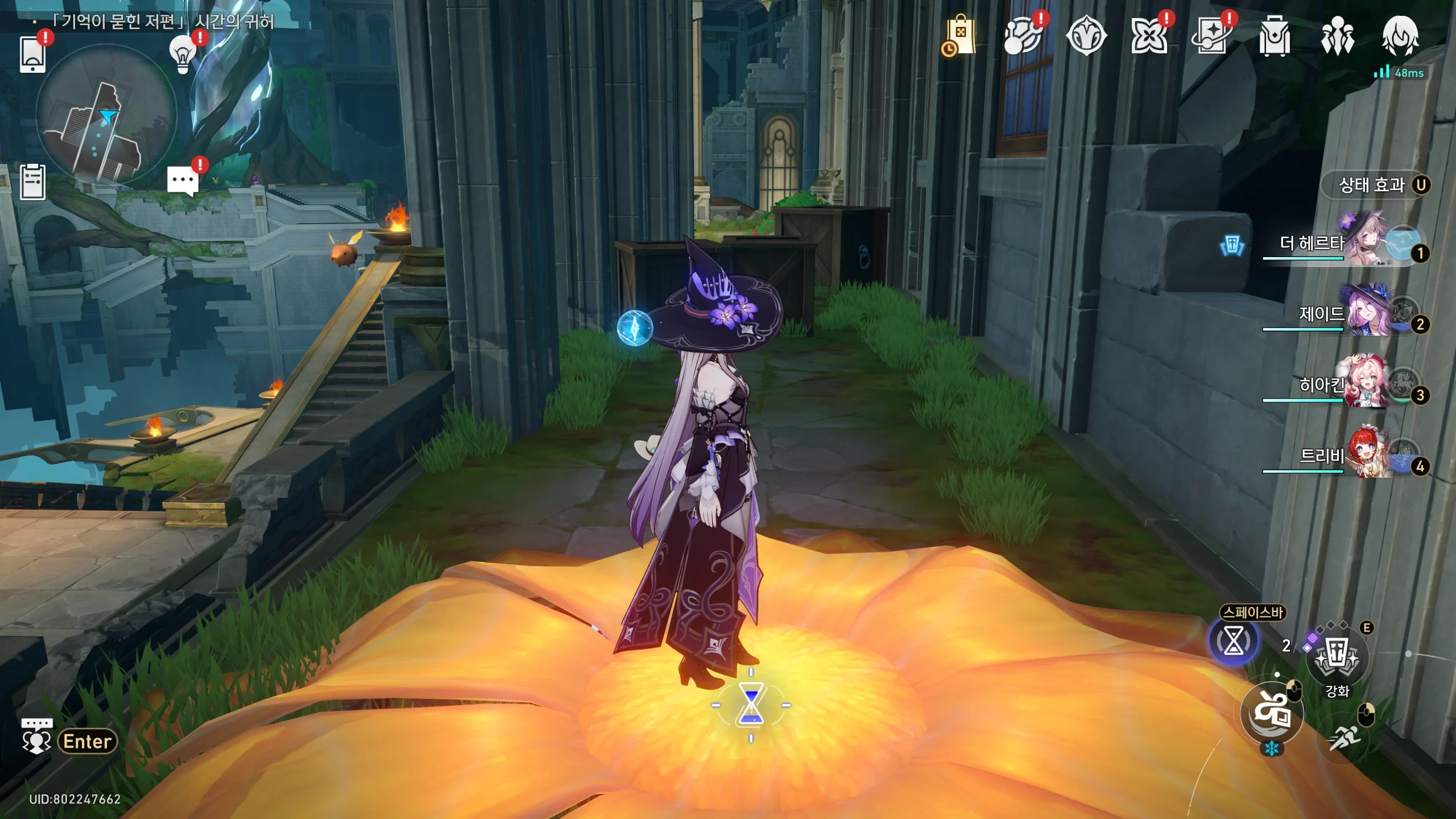Open the chat speech bubble notification
This screenshot has width=1456, height=819.
183,181
